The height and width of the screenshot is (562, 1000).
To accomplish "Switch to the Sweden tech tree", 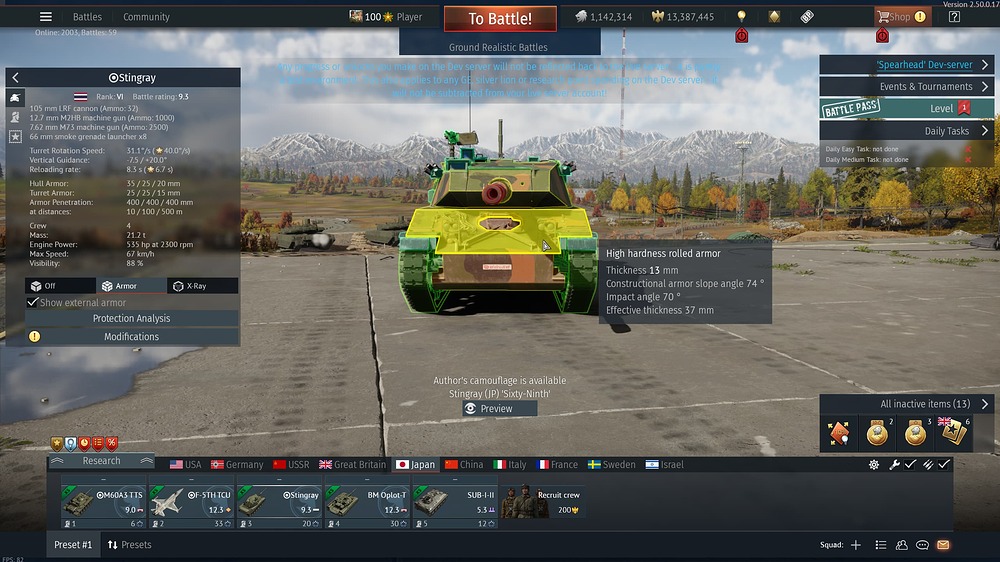I will (x=611, y=465).
